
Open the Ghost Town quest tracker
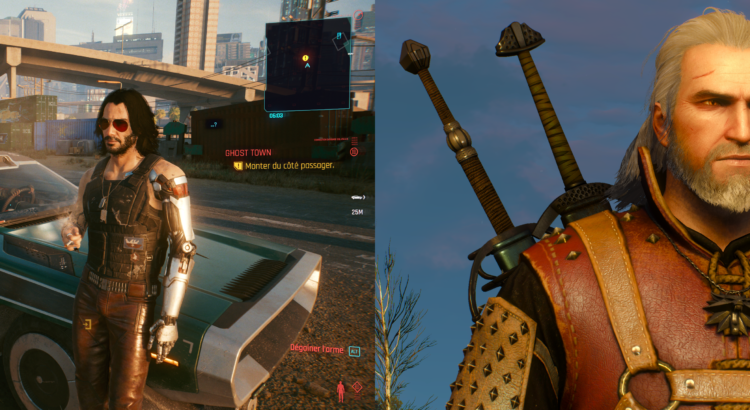coord(247,152)
